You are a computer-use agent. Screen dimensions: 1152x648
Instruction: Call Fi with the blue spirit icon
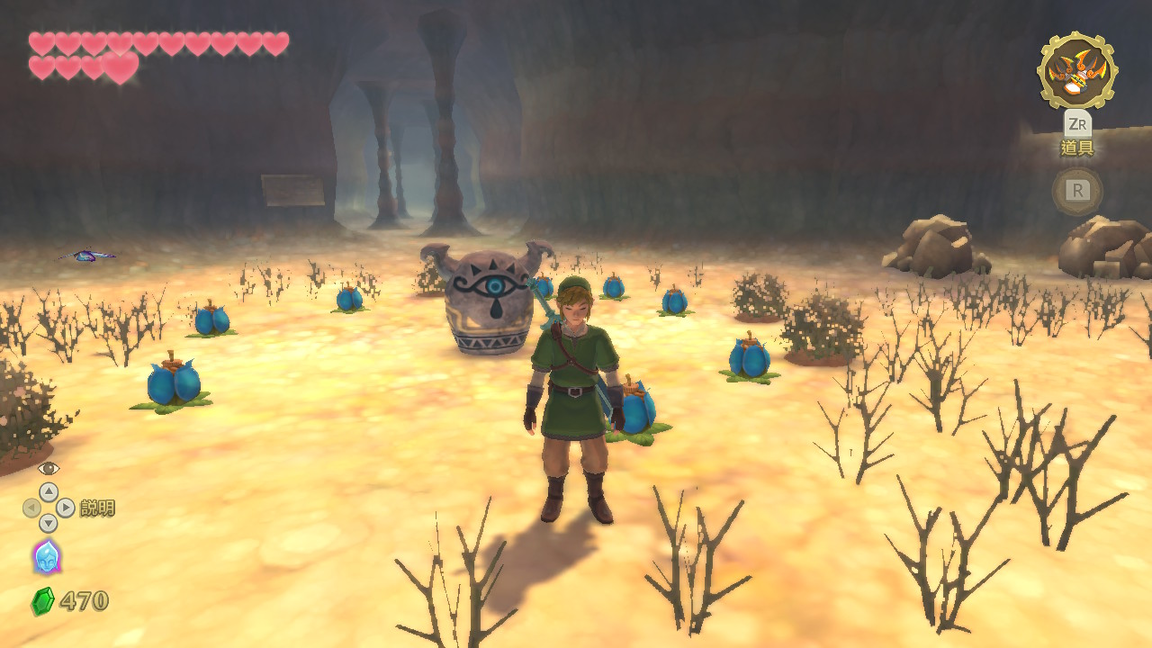click(47, 557)
